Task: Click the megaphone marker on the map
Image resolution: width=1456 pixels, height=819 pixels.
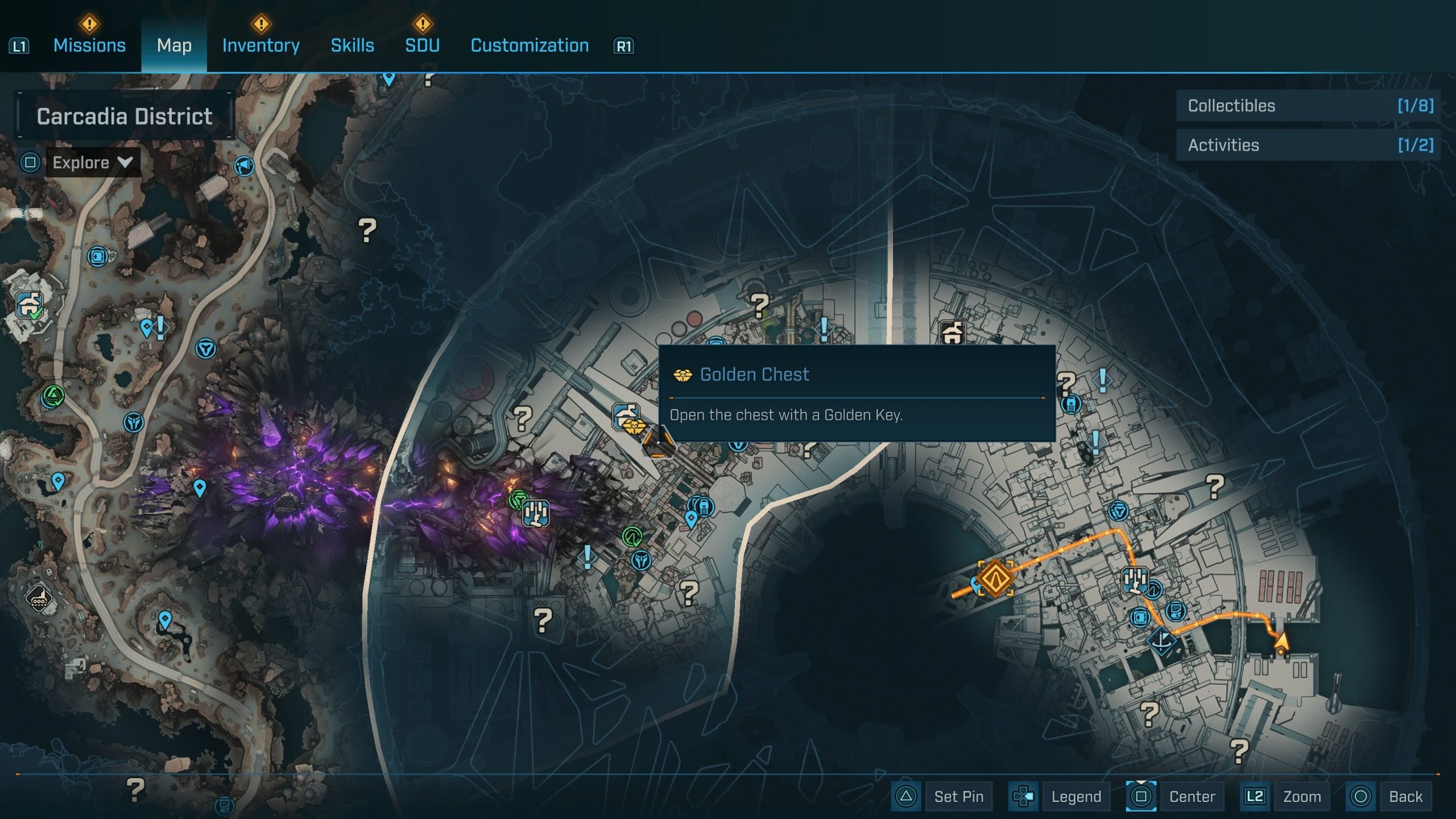Action: pos(244,166)
